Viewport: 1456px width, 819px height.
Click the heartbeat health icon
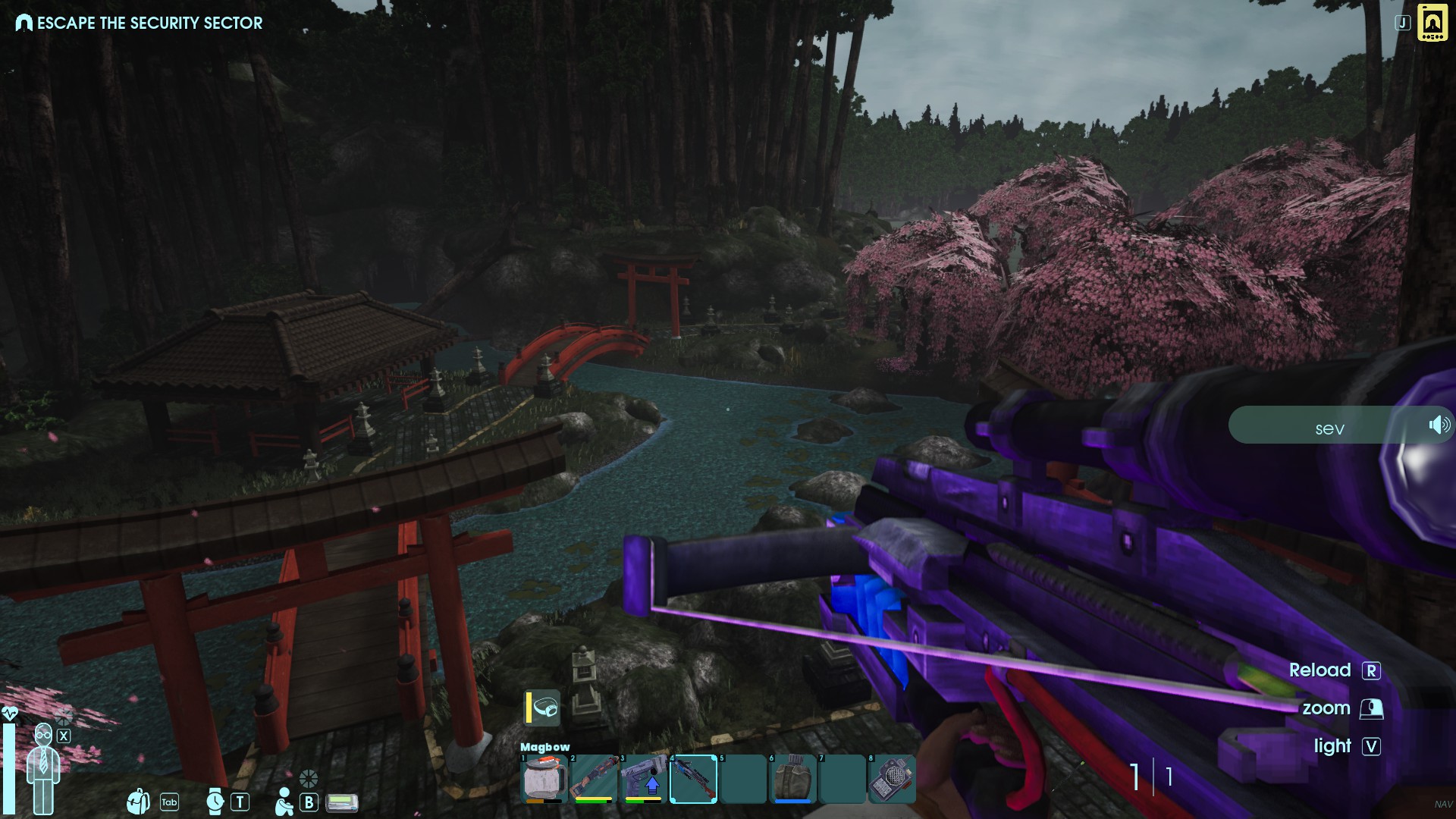click(10, 714)
